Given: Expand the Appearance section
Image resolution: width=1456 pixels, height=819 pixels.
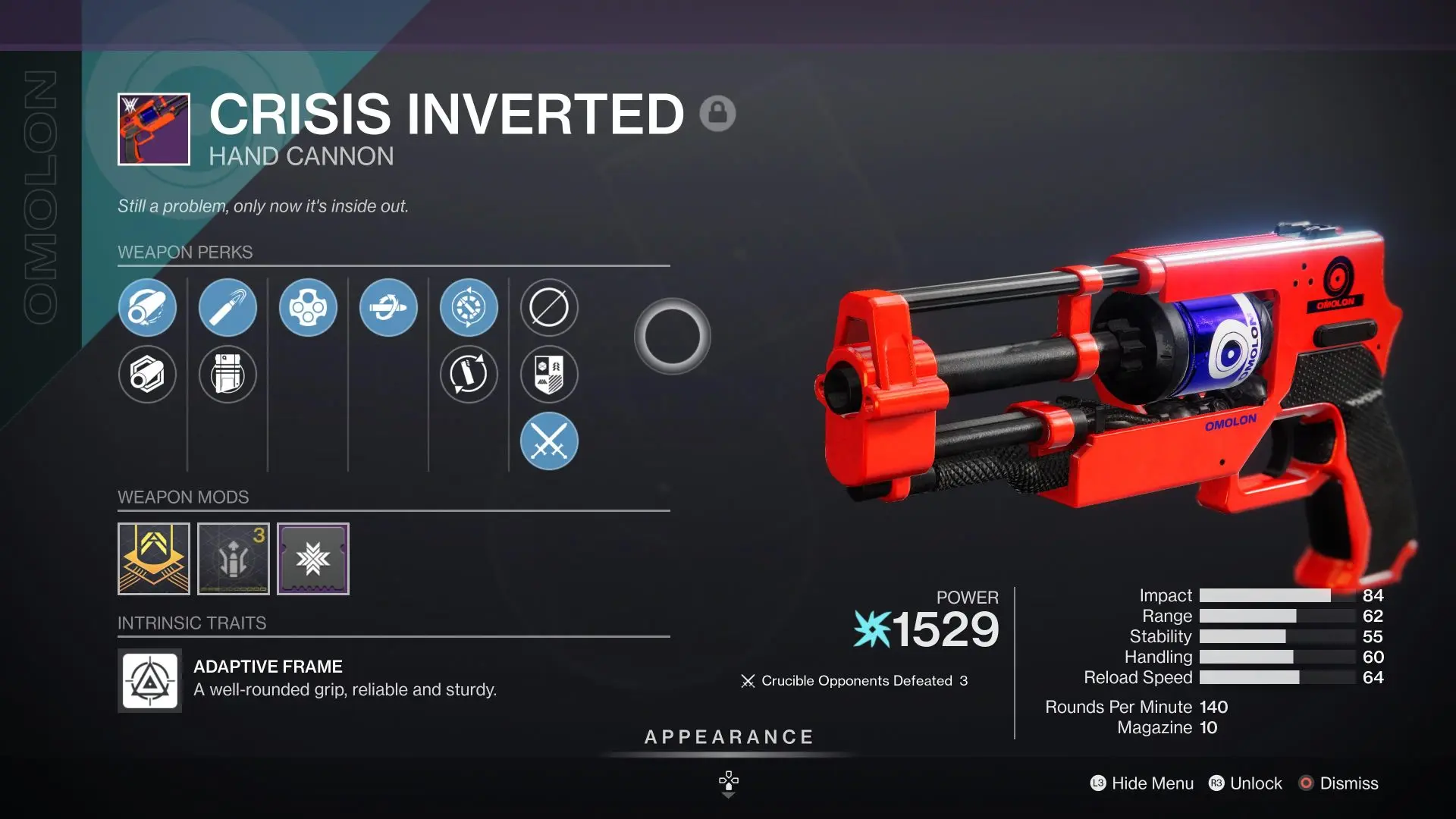Looking at the screenshot, I should pyautogui.click(x=728, y=736).
